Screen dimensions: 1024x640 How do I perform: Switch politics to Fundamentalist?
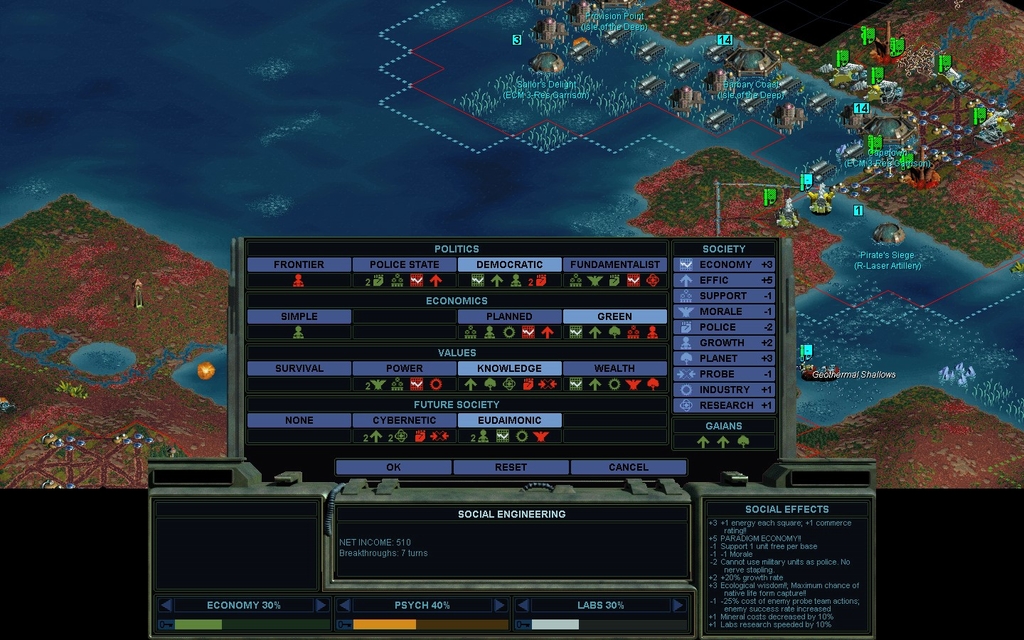pos(614,265)
